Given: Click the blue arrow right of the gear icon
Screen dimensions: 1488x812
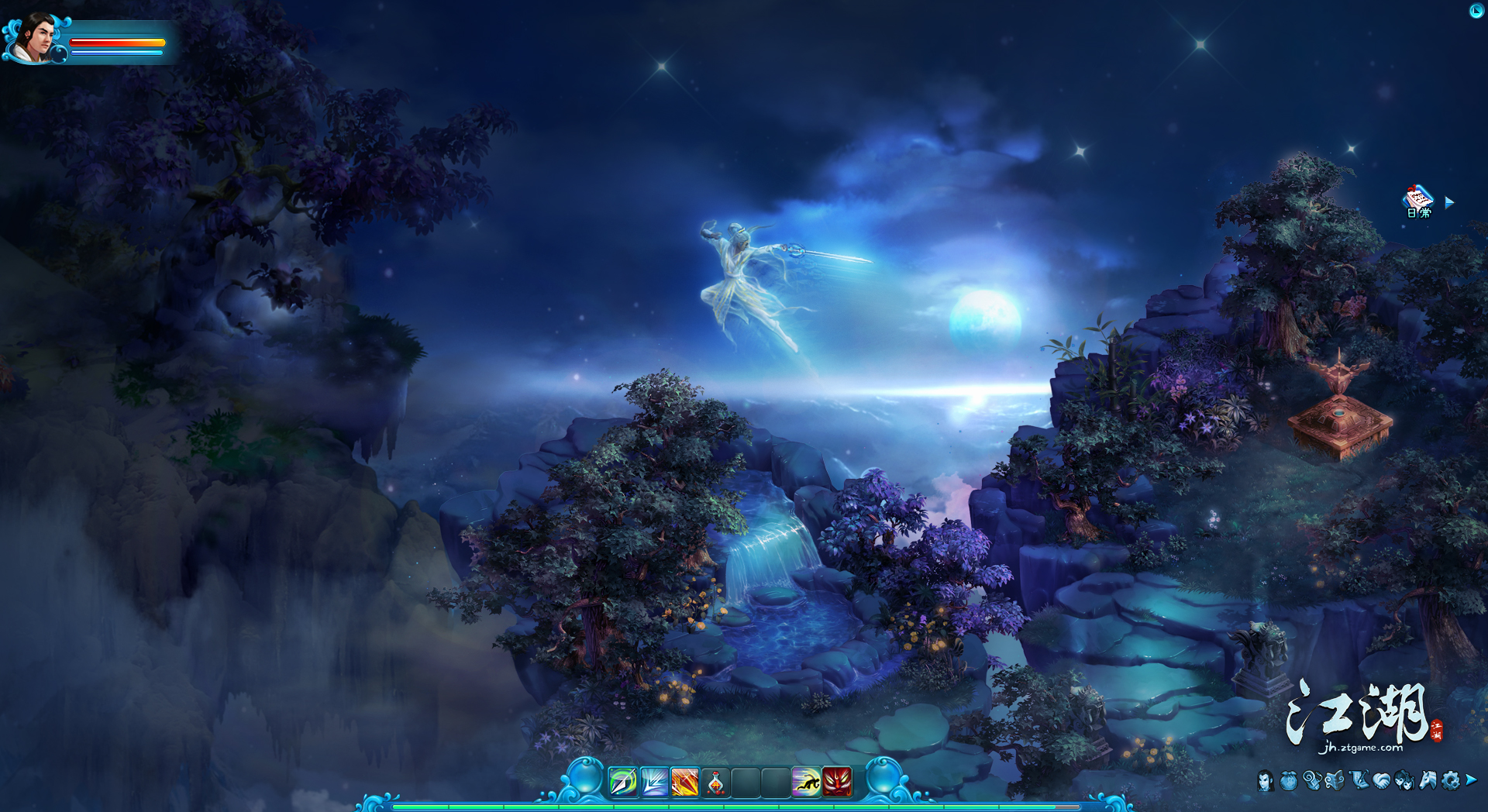Looking at the screenshot, I should click(1471, 779).
